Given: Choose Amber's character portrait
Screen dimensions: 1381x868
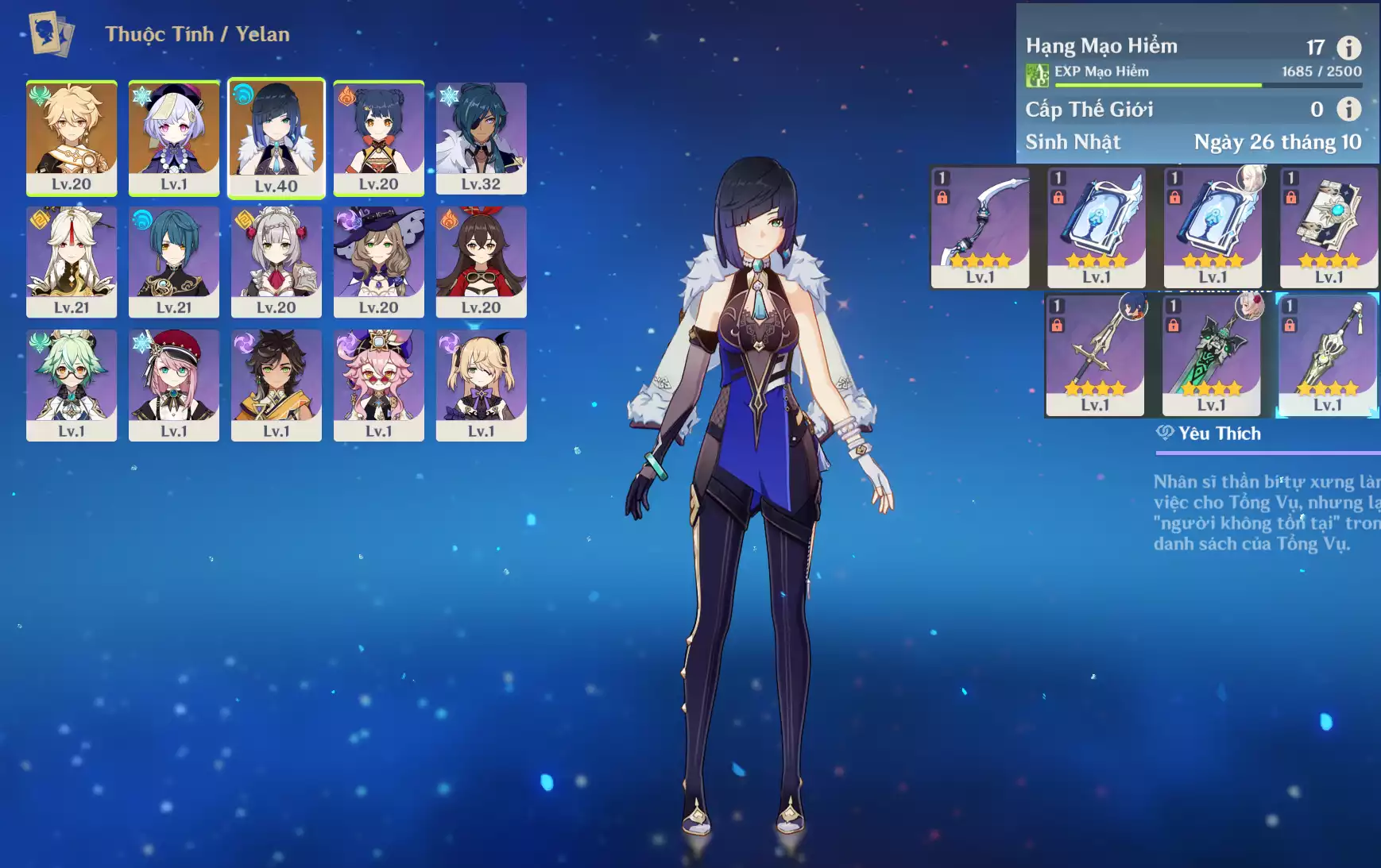Looking at the screenshot, I should (x=481, y=261).
